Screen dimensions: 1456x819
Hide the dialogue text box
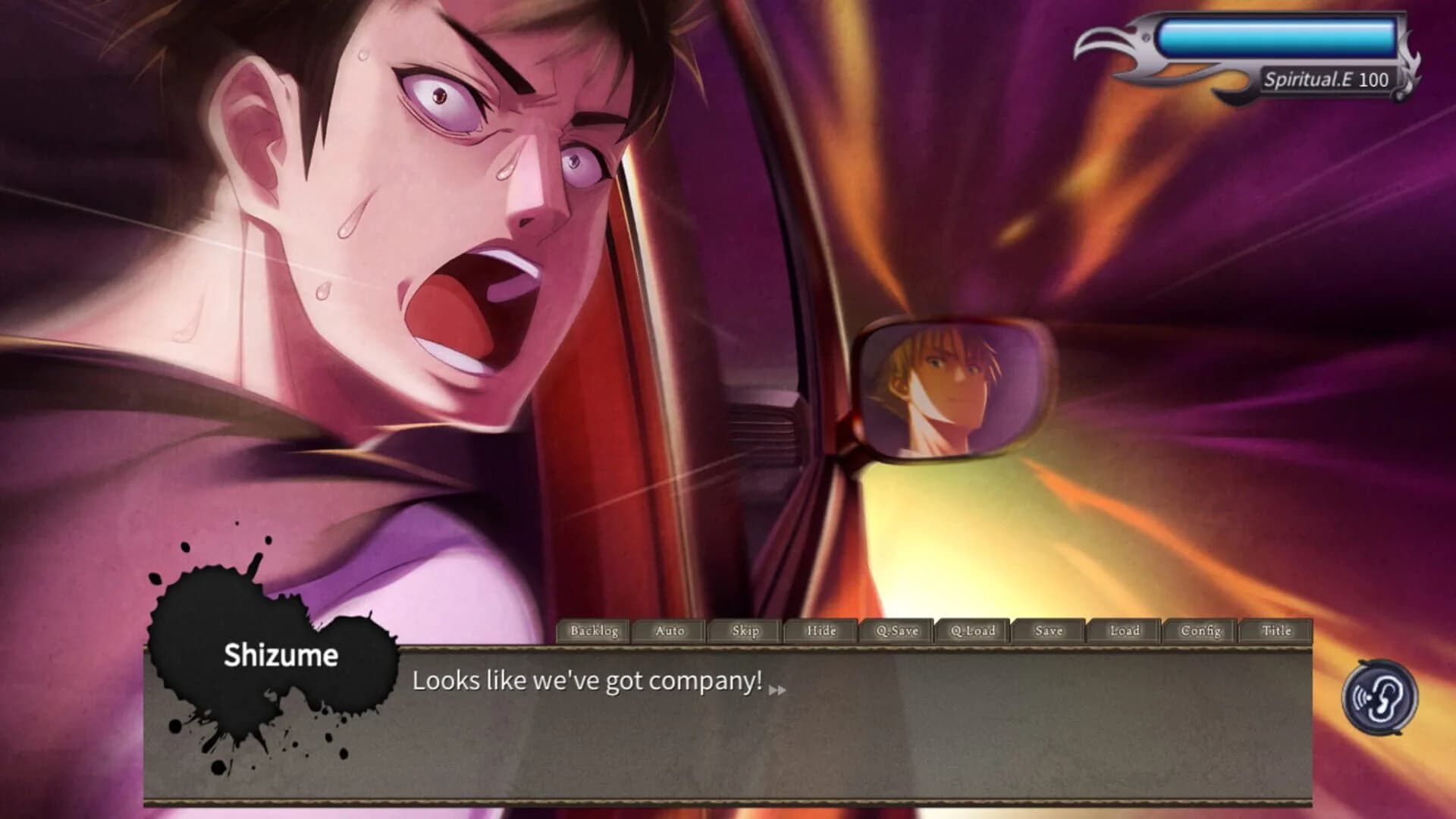point(819,630)
